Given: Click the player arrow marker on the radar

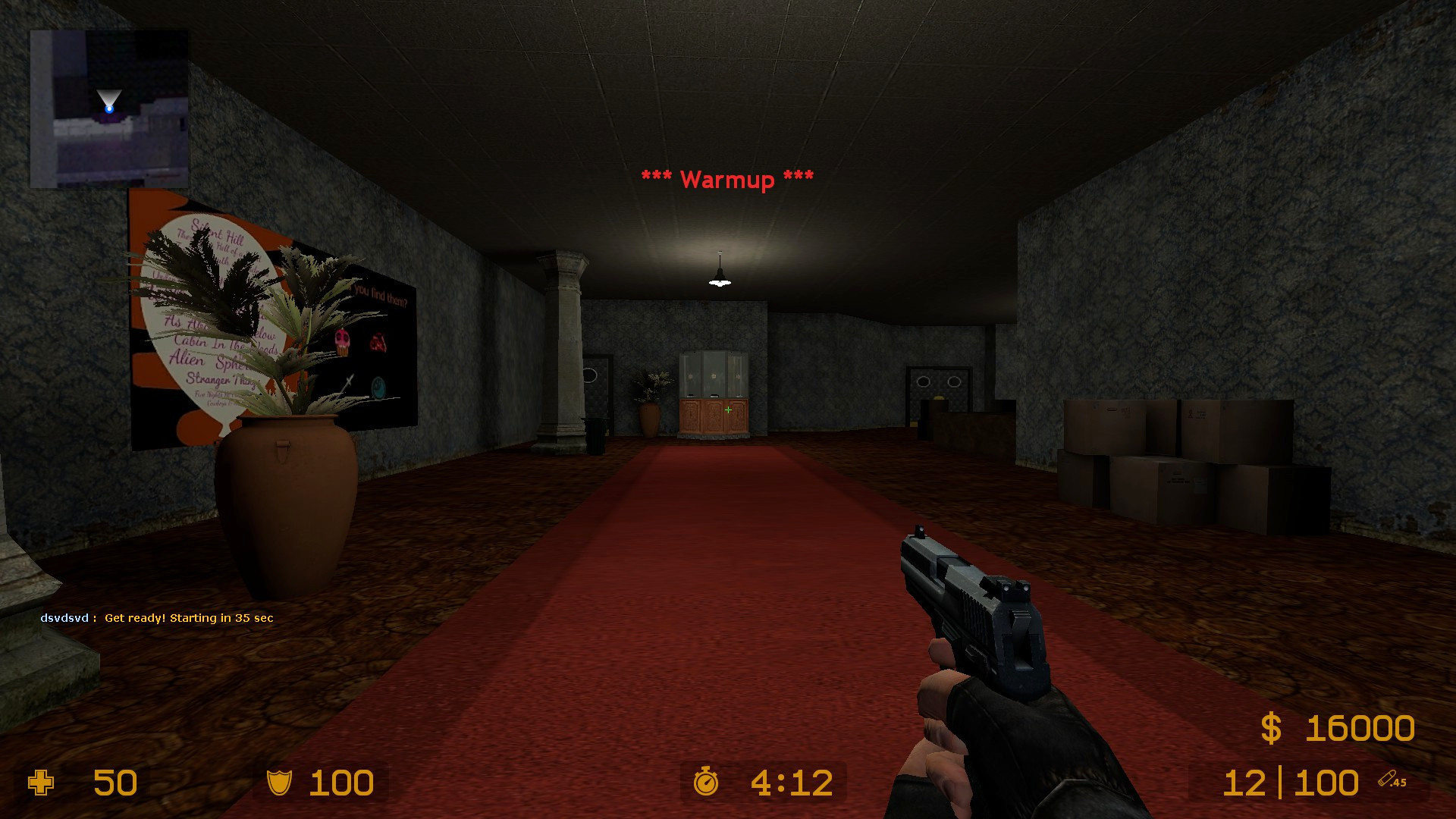Looking at the screenshot, I should pyautogui.click(x=108, y=99).
